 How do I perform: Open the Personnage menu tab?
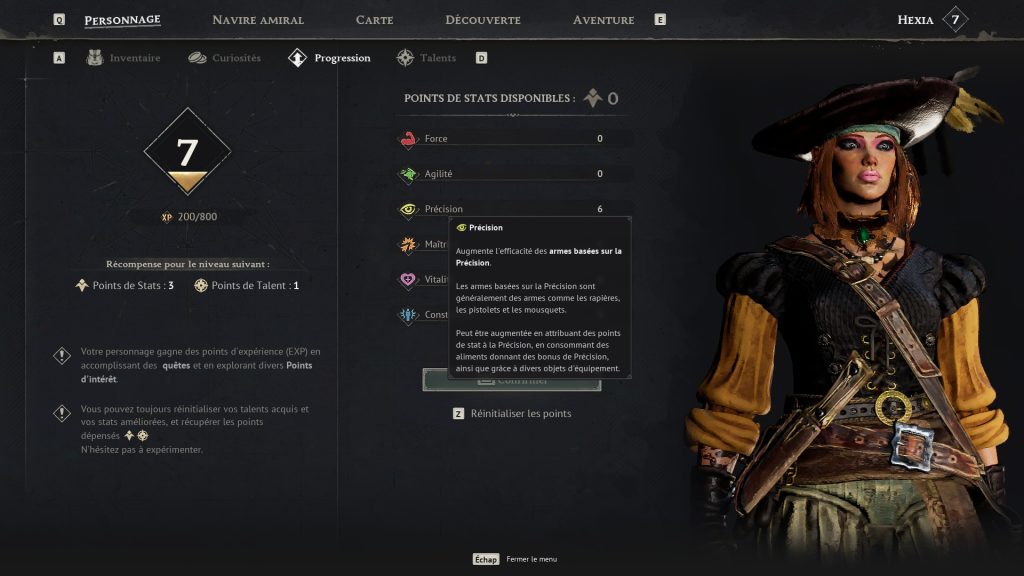122,20
